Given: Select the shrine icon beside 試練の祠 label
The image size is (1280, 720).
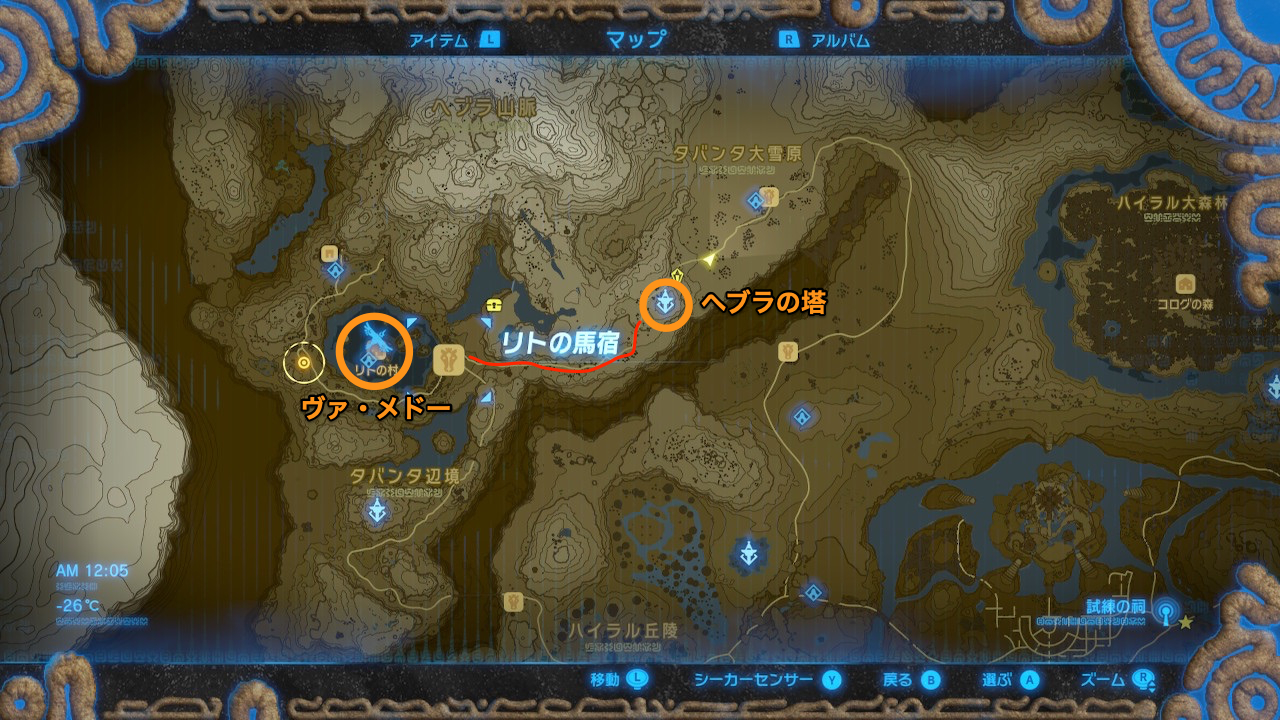Looking at the screenshot, I should click(1166, 614).
